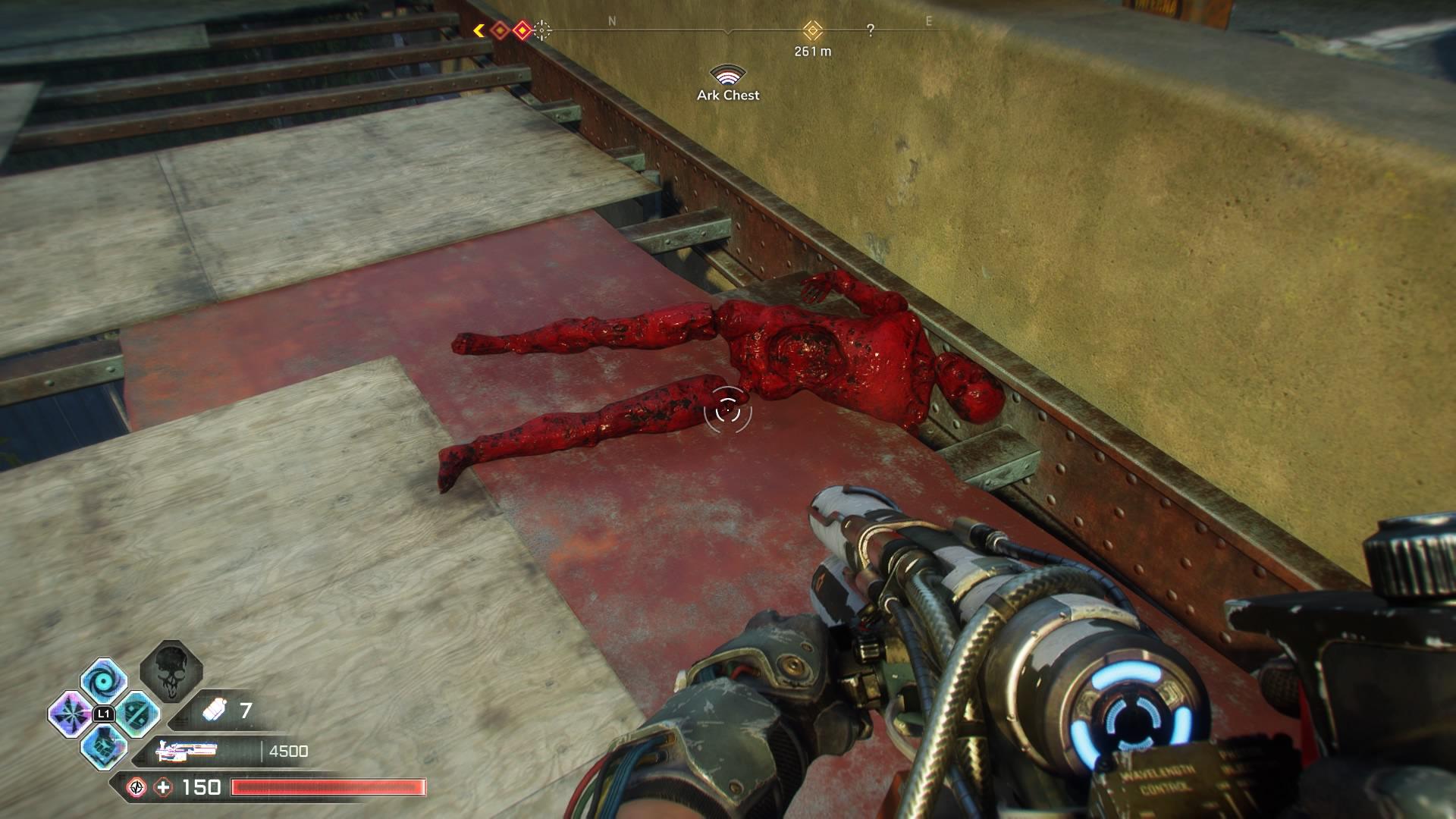Screen dimensions: 1456x819
Task: Select the Vortex ability icon
Action: [x=102, y=682]
